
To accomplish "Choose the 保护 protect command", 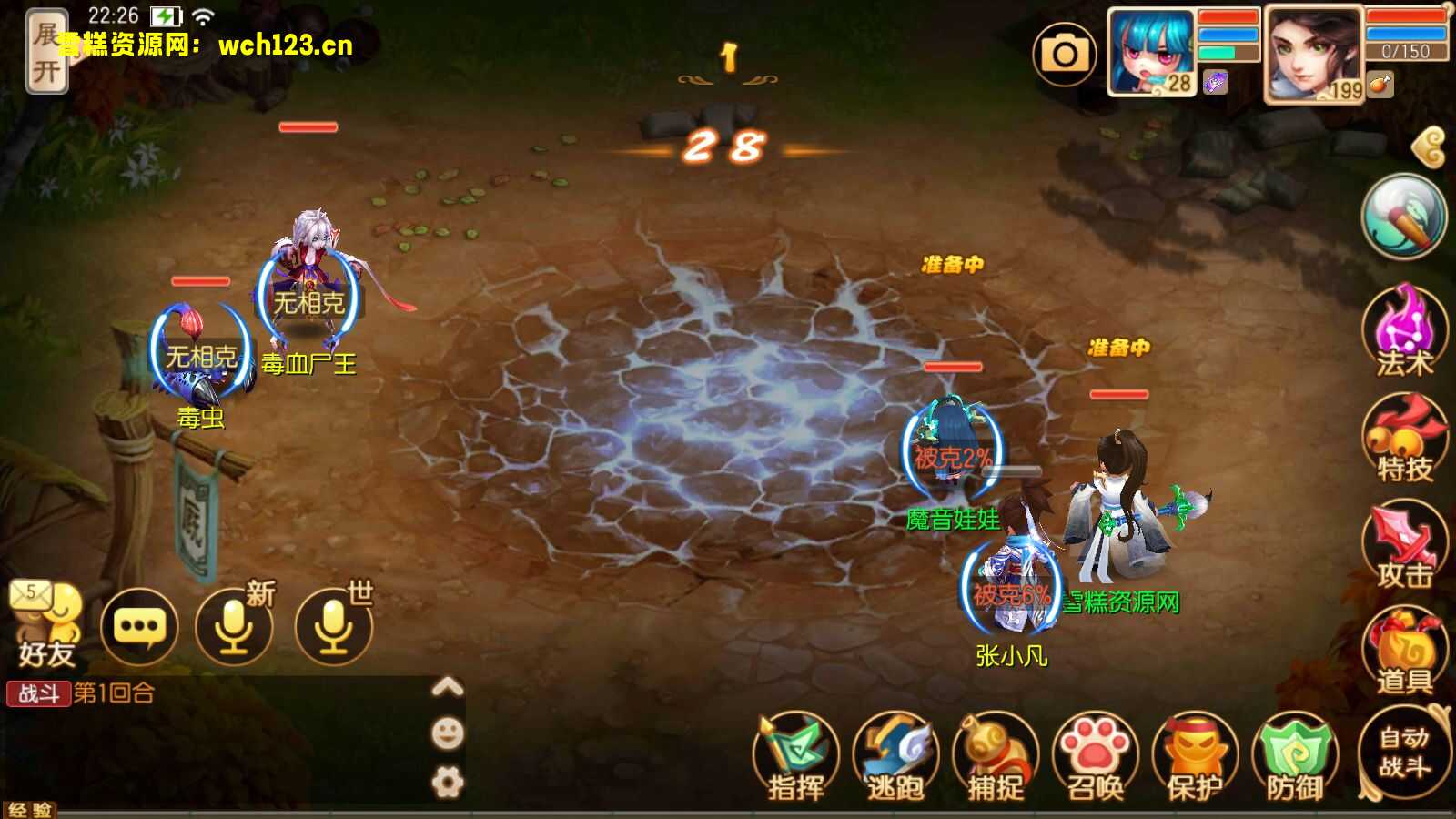I will tap(1195, 757).
